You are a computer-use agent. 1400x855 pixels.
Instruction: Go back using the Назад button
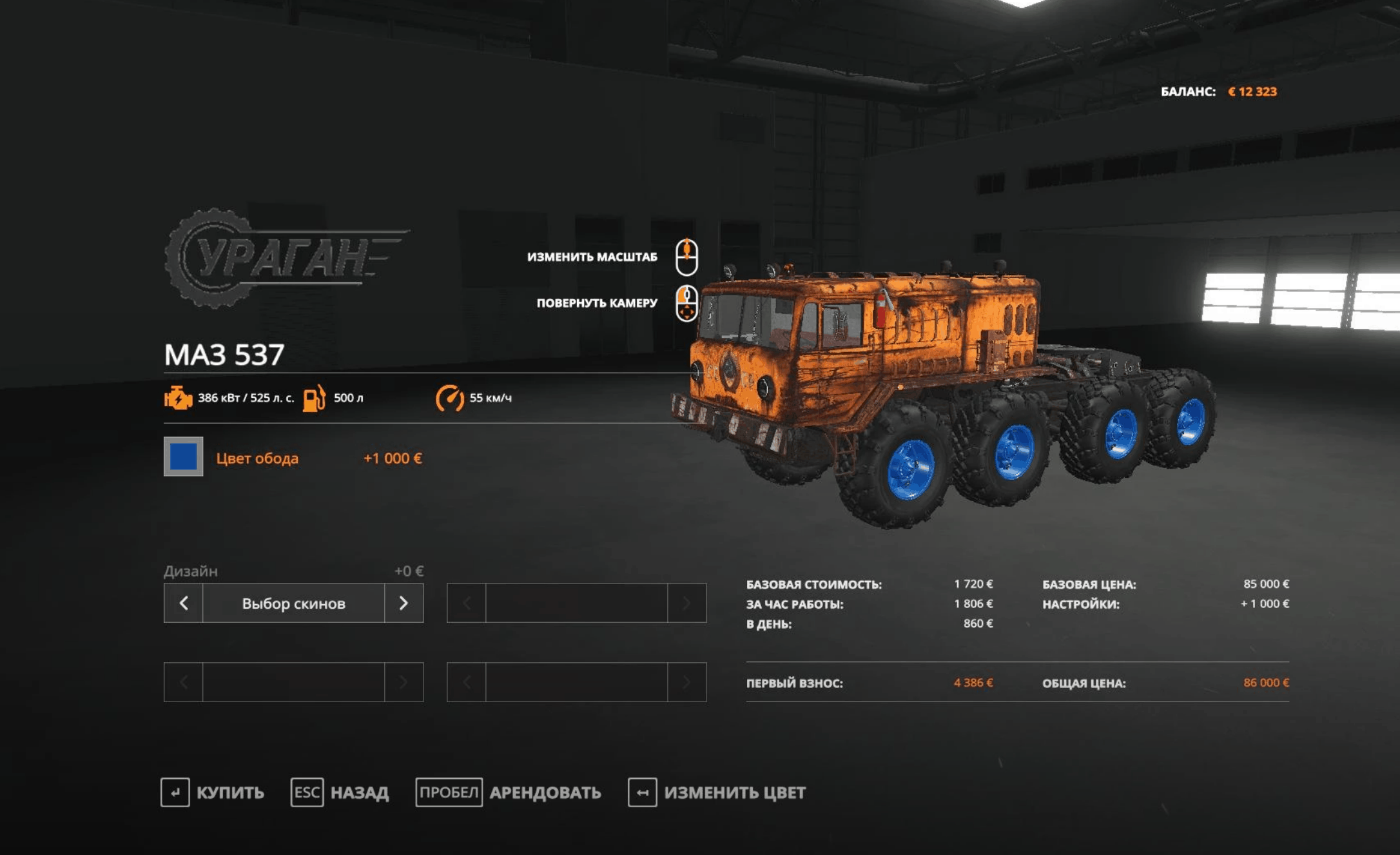tap(340, 792)
